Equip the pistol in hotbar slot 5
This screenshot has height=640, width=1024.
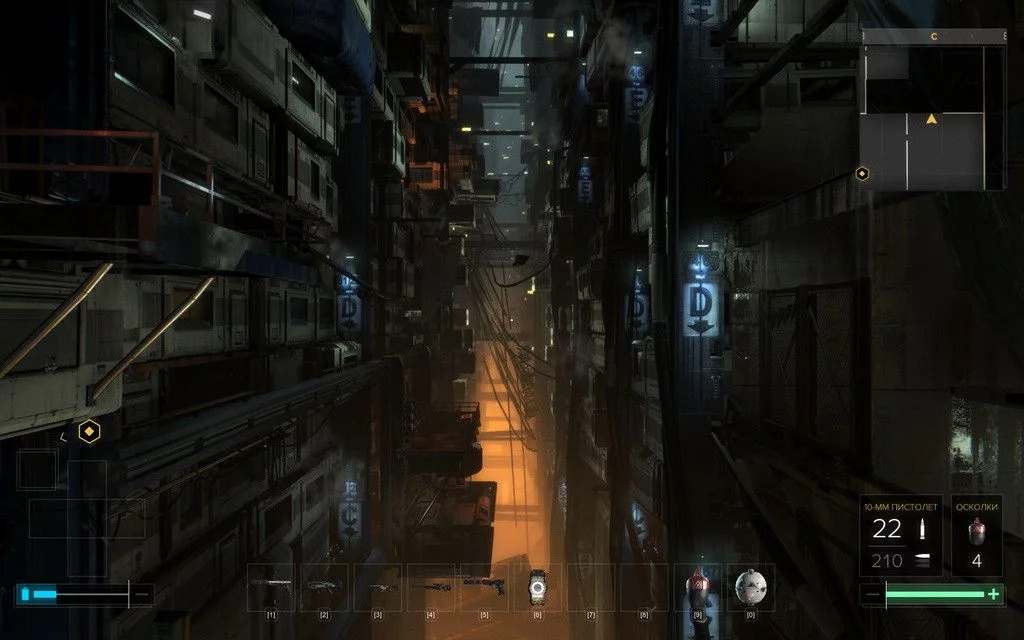click(485, 585)
